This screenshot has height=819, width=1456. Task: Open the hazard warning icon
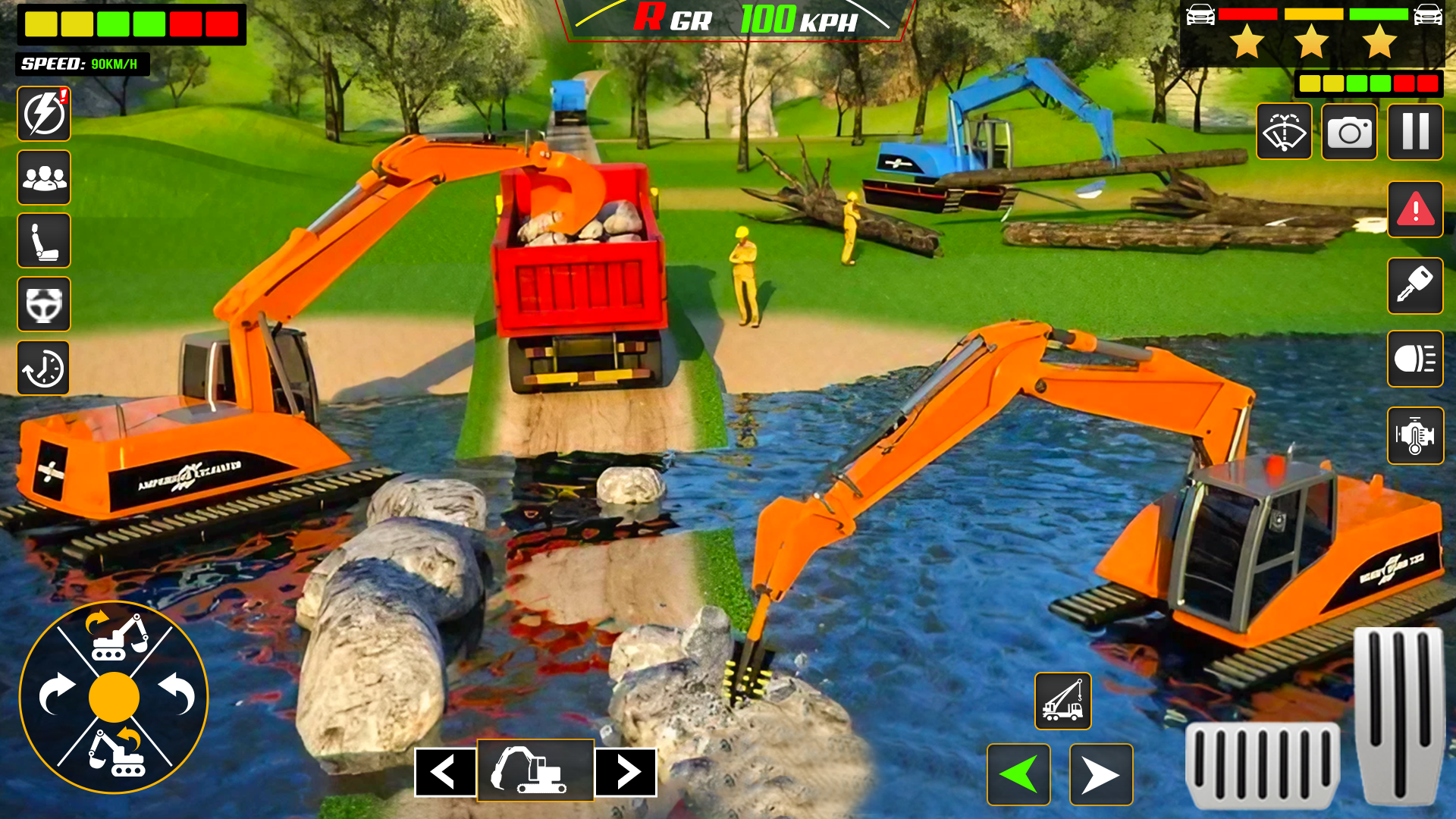coord(1414,210)
